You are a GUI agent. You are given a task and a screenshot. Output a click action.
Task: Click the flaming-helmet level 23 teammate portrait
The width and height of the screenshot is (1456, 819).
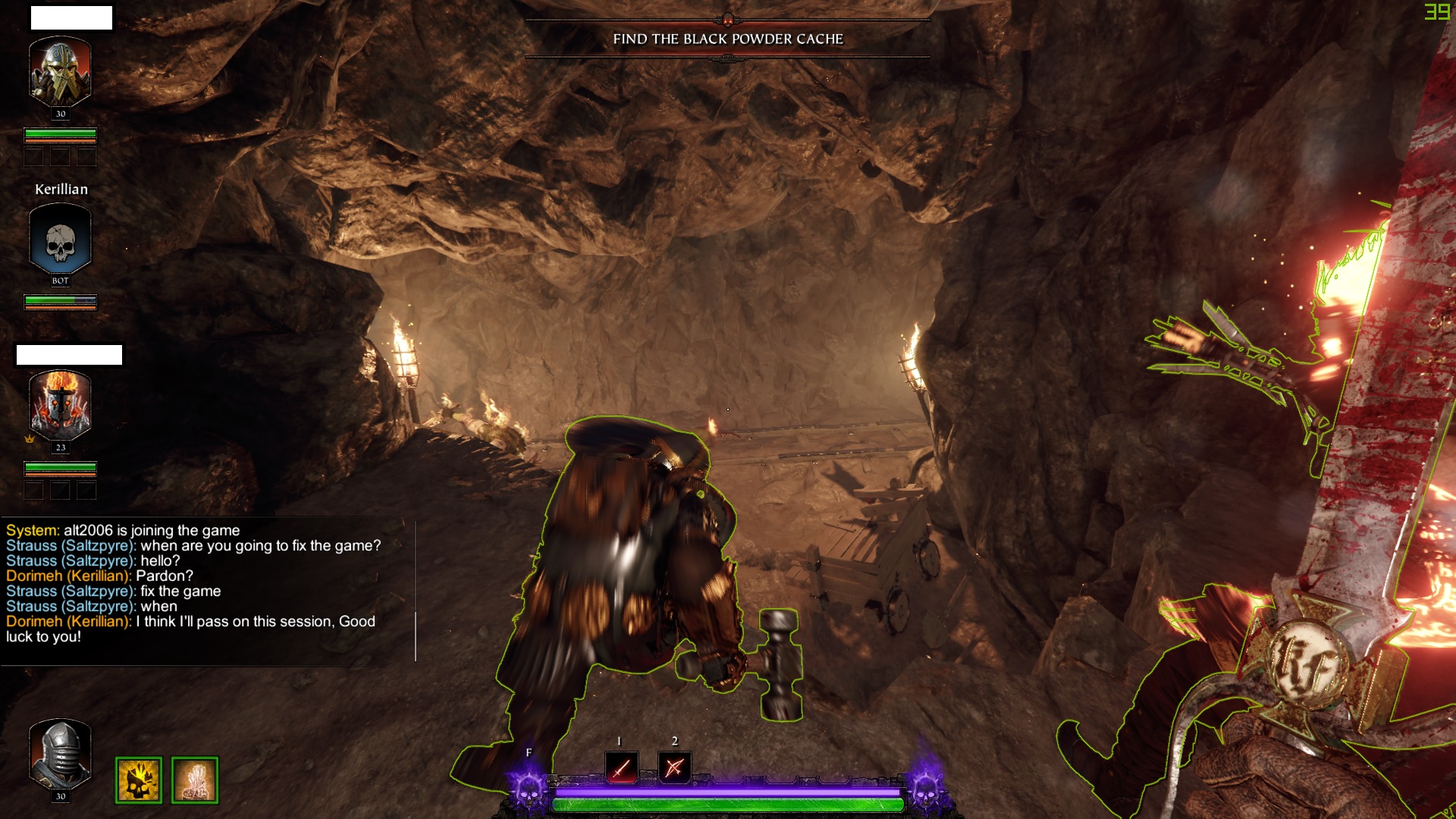point(60,406)
